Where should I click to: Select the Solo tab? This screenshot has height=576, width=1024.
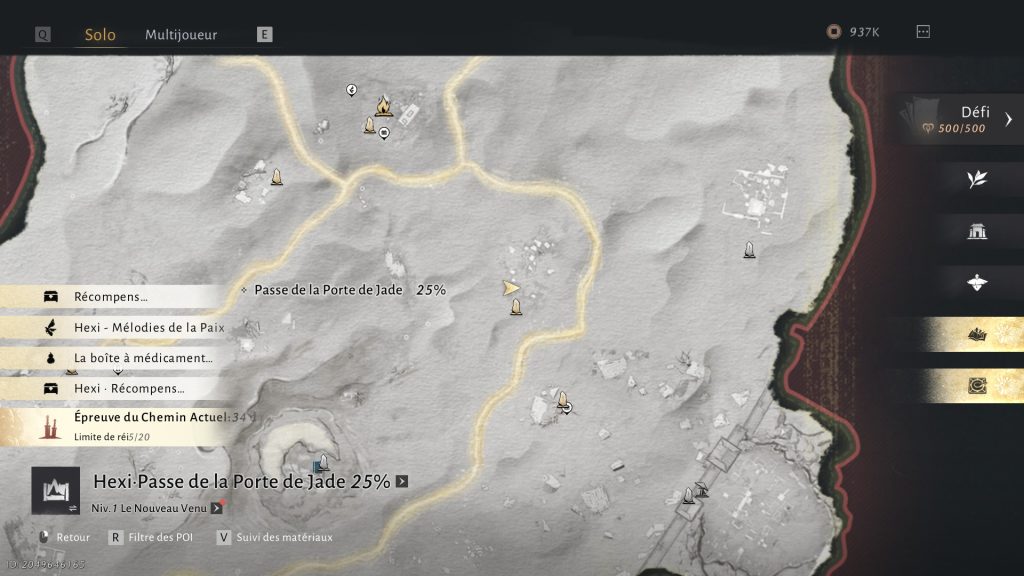point(100,35)
